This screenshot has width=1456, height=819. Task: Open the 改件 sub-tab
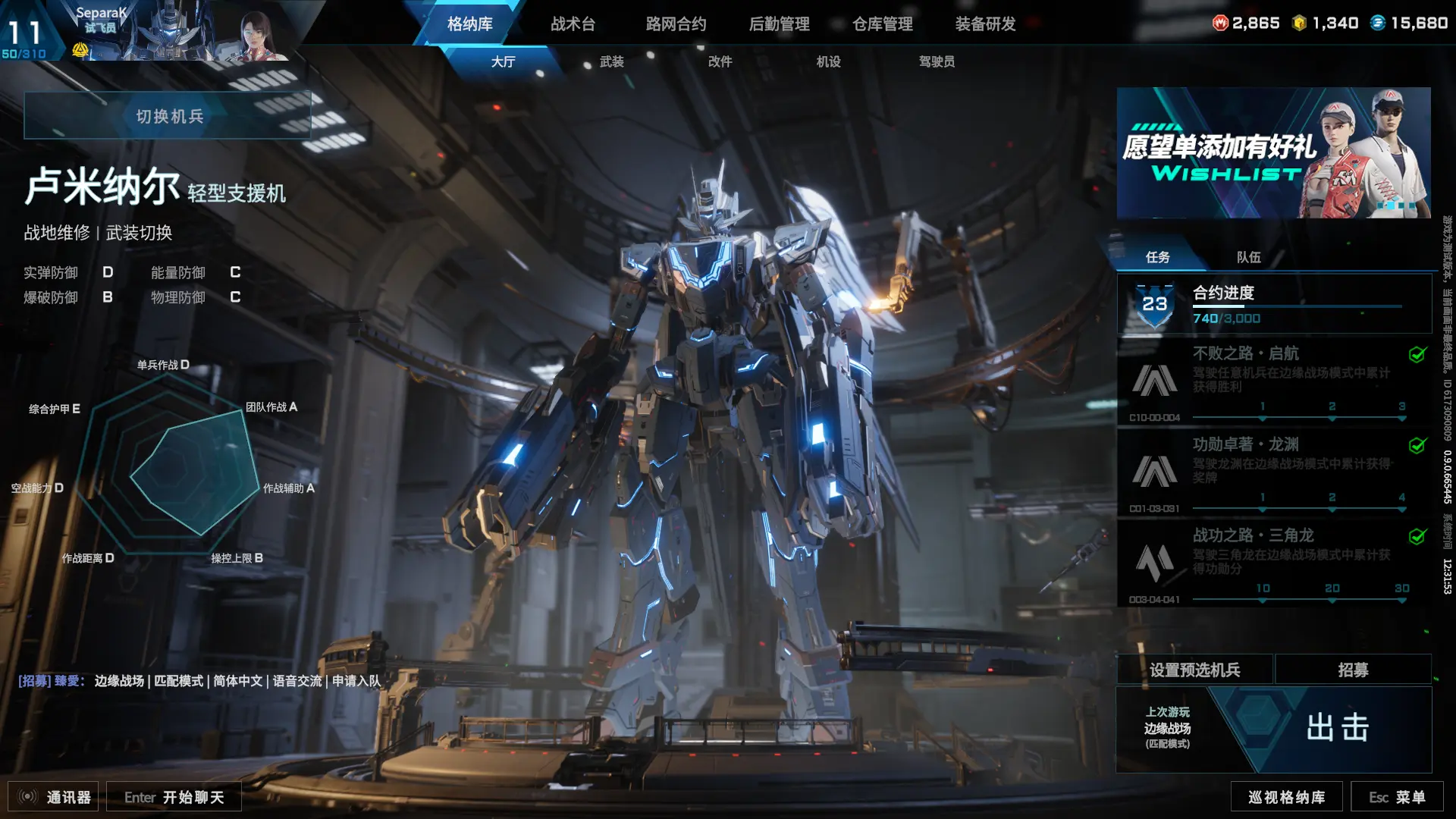point(720,62)
